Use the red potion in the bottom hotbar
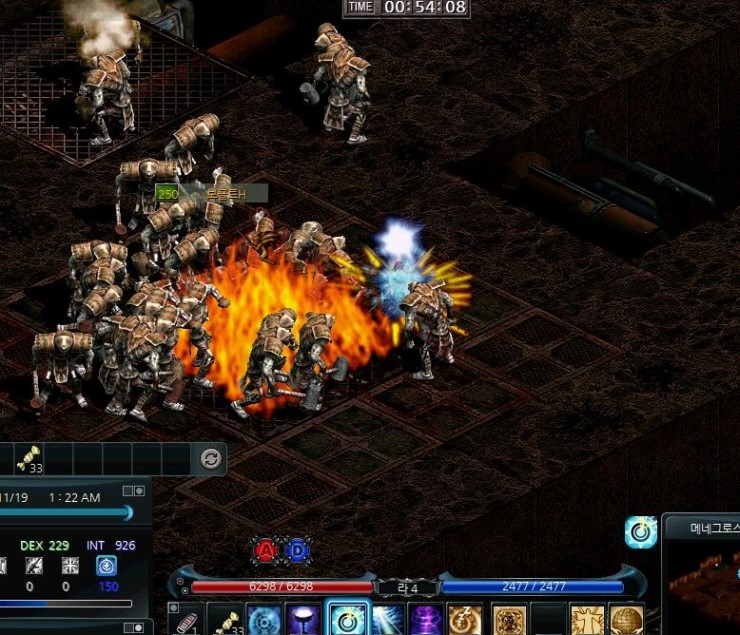This screenshot has height=635, width=740. pos(187,621)
